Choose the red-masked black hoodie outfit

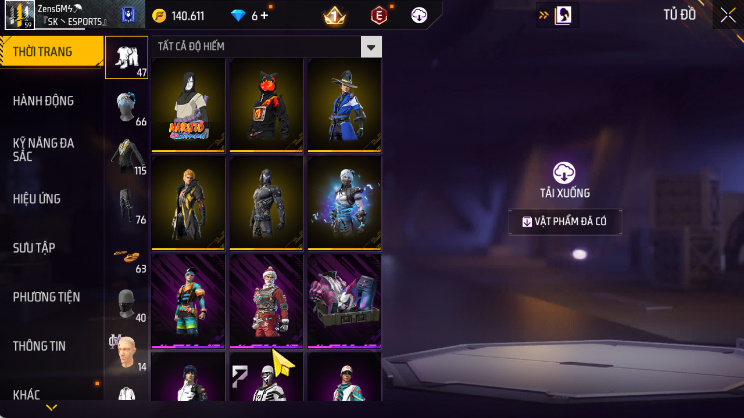tap(266, 103)
